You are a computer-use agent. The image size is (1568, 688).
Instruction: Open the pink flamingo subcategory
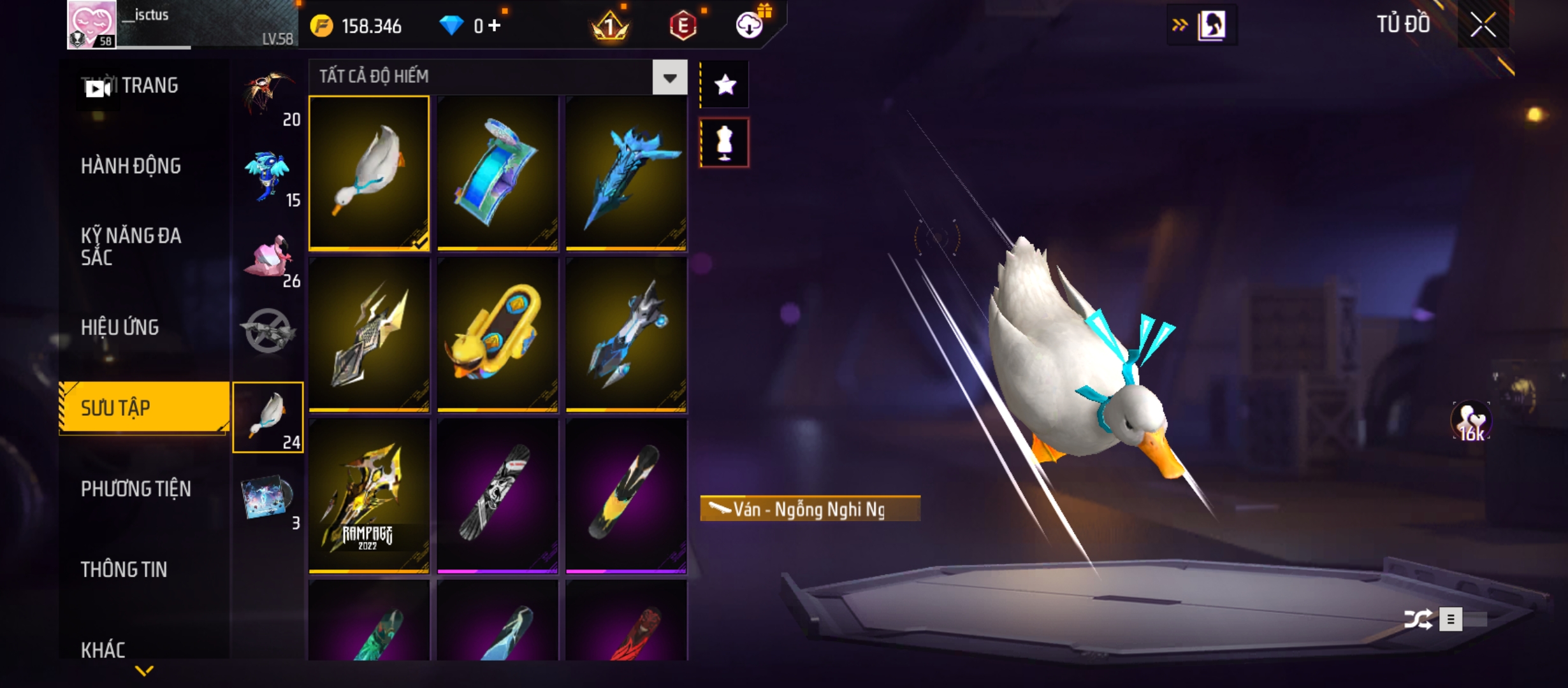point(268,257)
